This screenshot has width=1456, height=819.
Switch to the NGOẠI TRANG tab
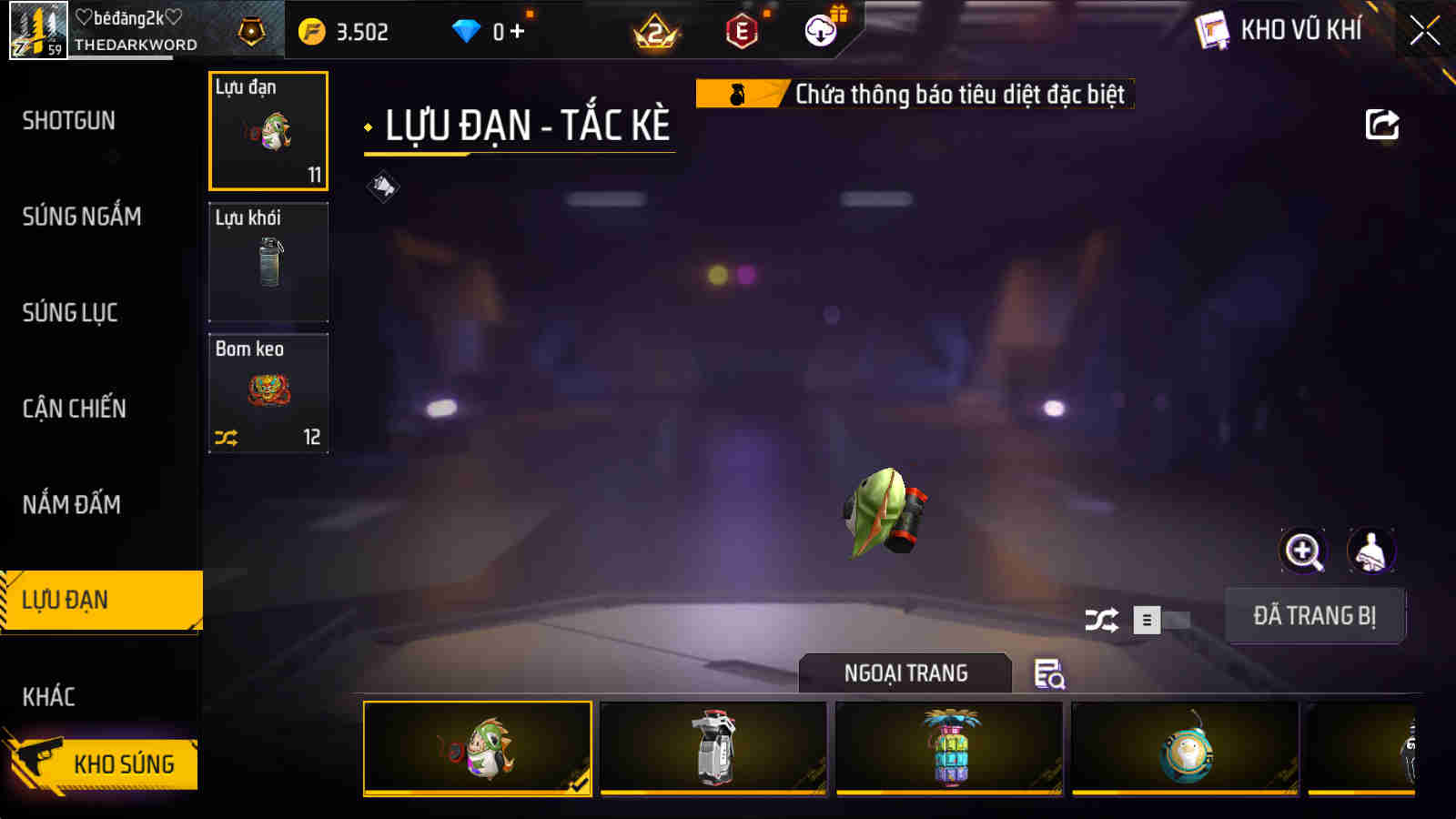[905, 673]
